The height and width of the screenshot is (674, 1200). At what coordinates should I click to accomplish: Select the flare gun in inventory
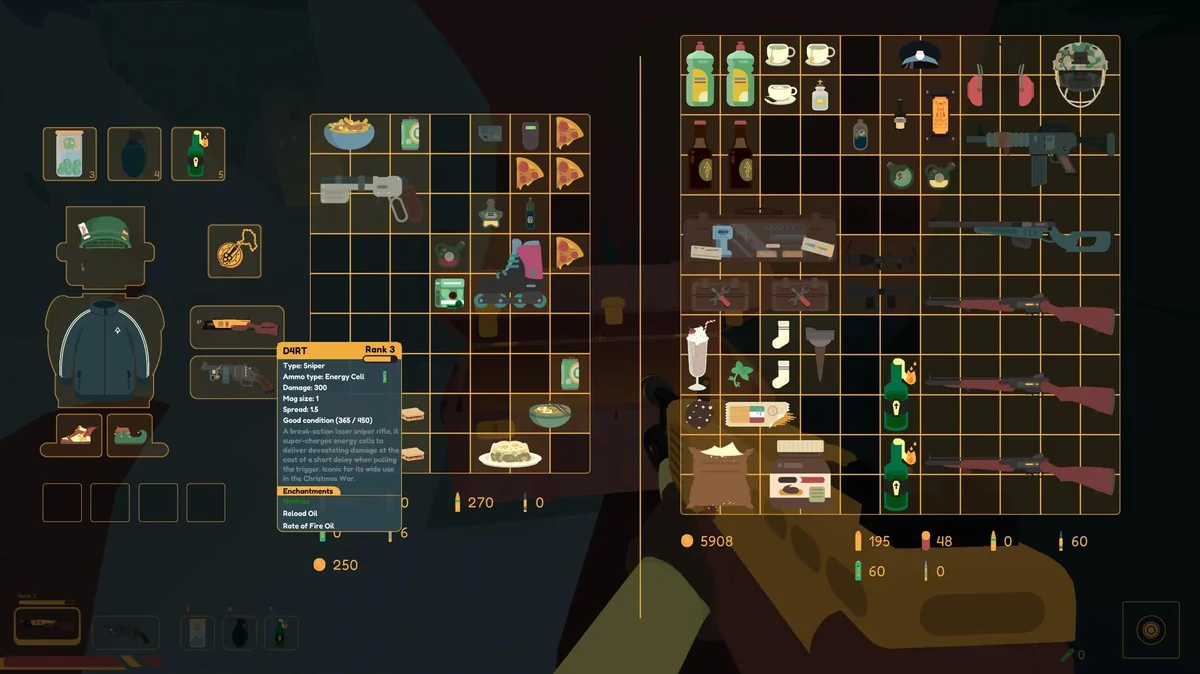[x=373, y=192]
